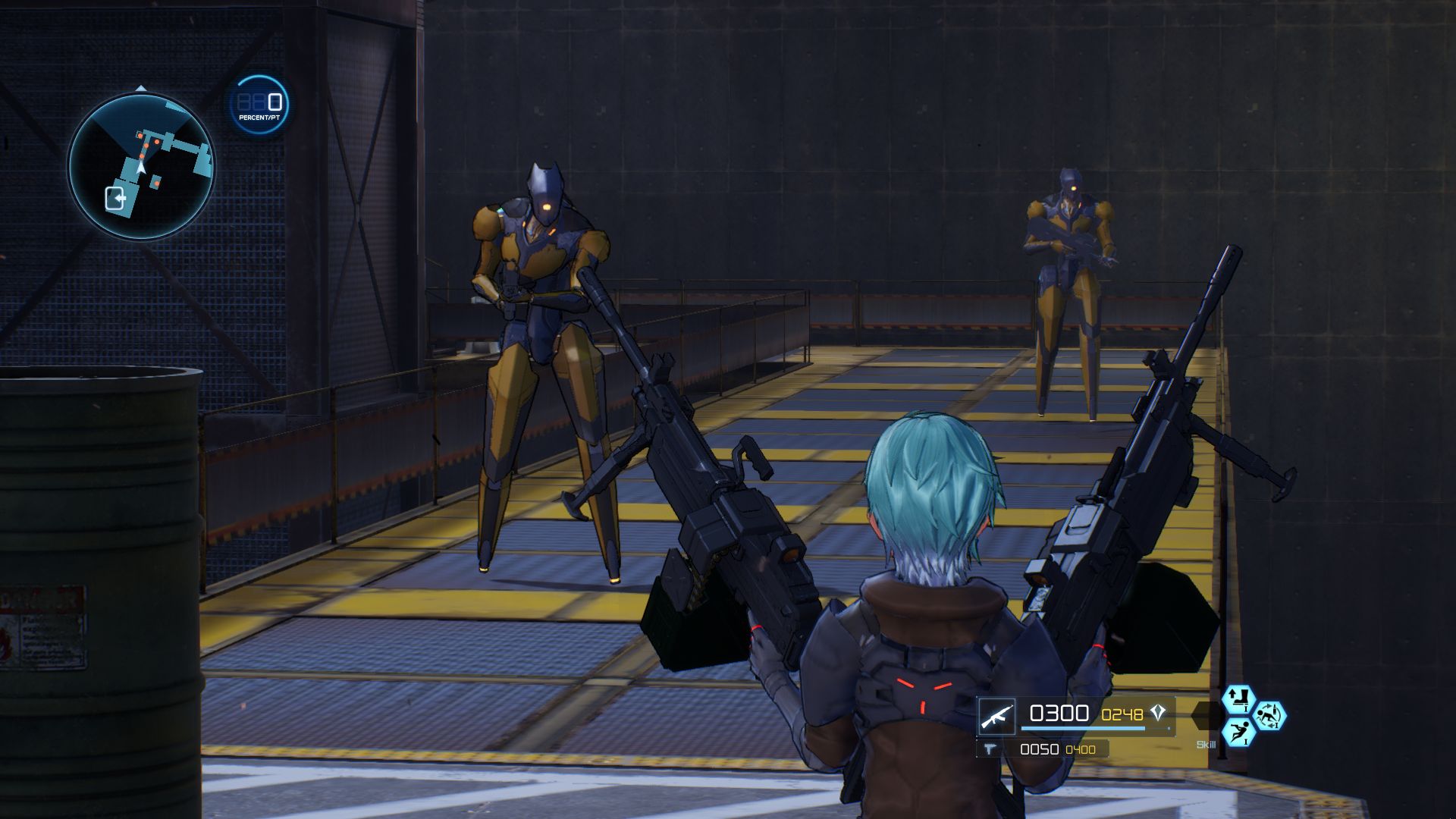Open the north direction triangle above the minimap
The height and width of the screenshot is (819, 1456).
click(140, 88)
